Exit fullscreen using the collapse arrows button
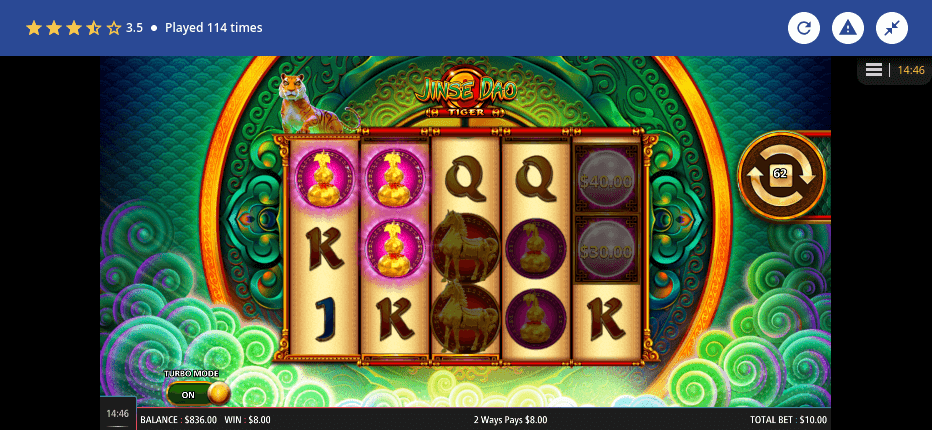 [892, 28]
